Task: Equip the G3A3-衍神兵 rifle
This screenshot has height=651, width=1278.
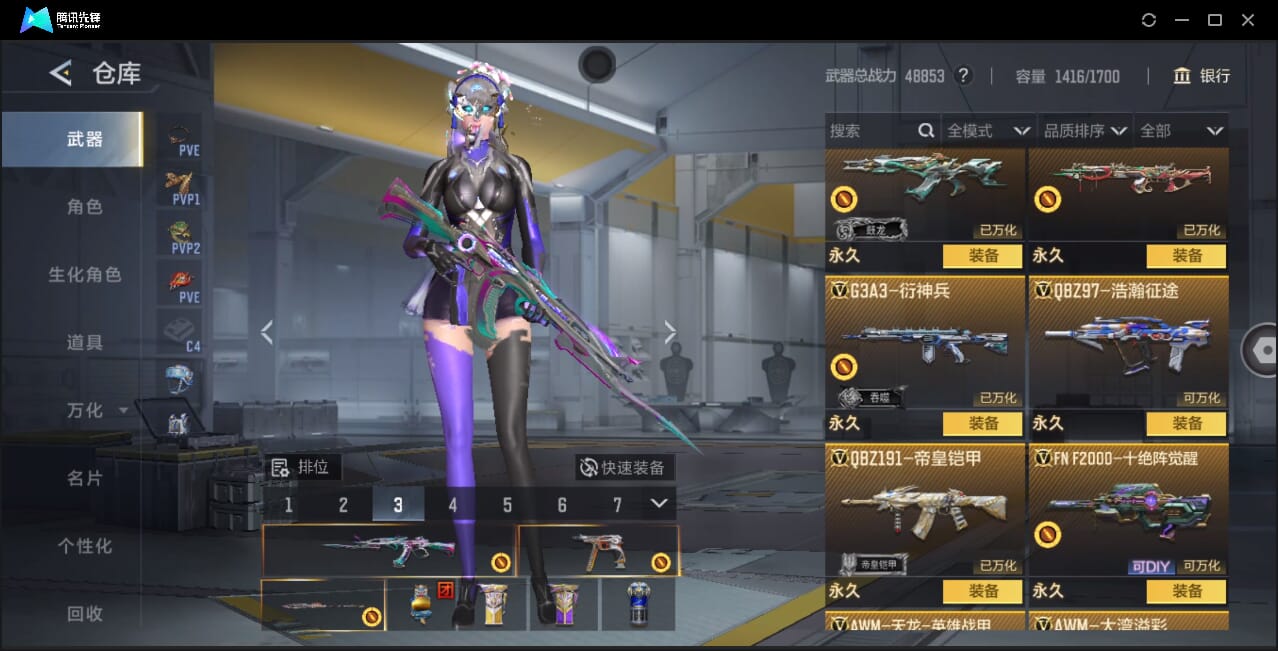Action: point(983,423)
